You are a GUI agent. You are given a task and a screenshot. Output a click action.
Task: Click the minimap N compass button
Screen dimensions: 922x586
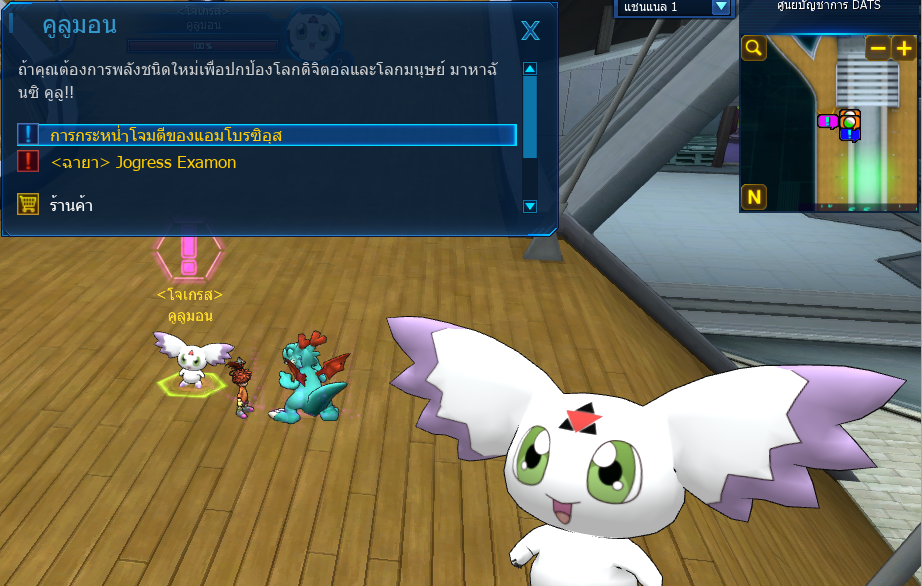point(754,197)
